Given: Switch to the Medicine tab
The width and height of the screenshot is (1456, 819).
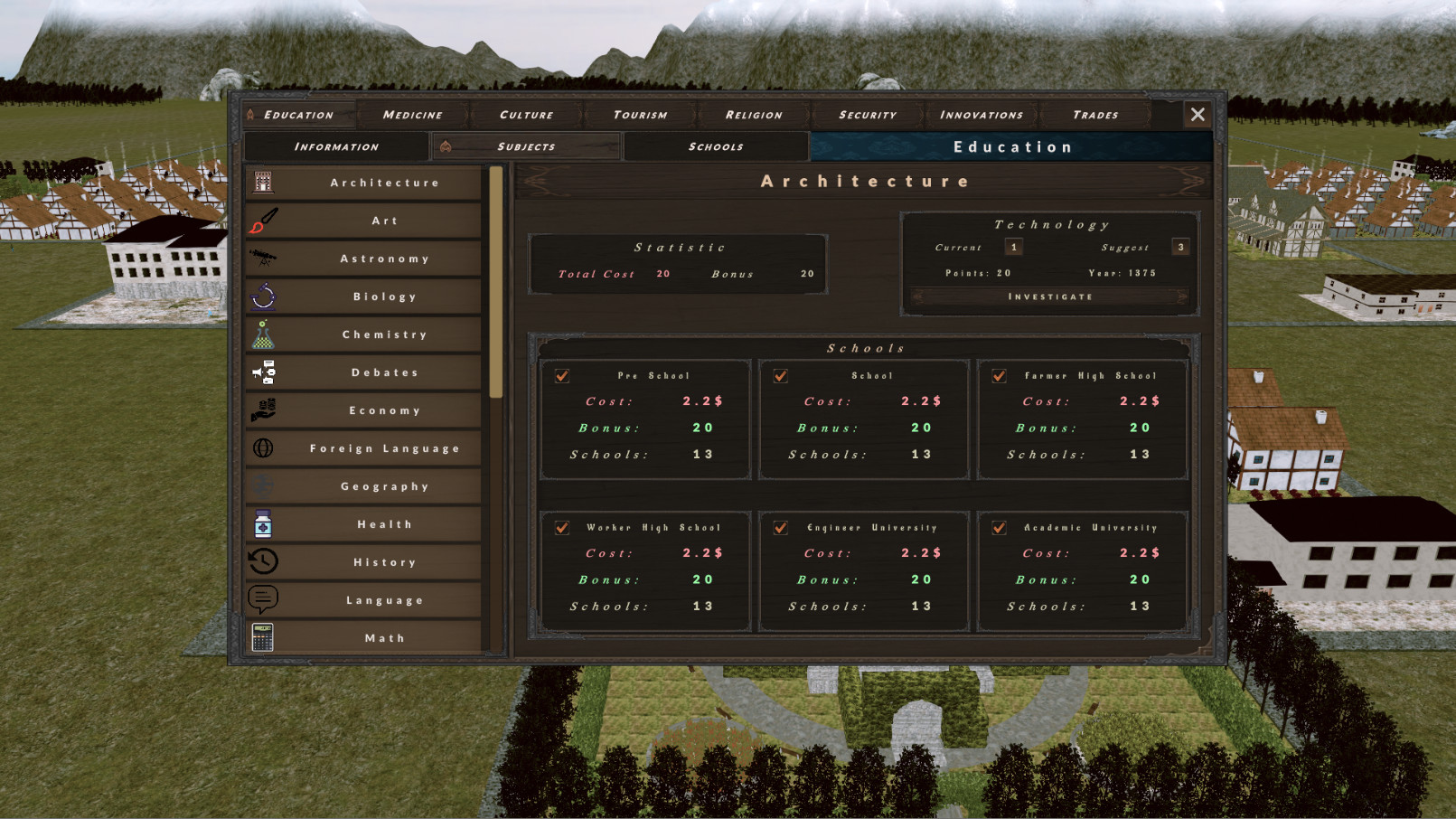Looking at the screenshot, I should (x=411, y=114).
